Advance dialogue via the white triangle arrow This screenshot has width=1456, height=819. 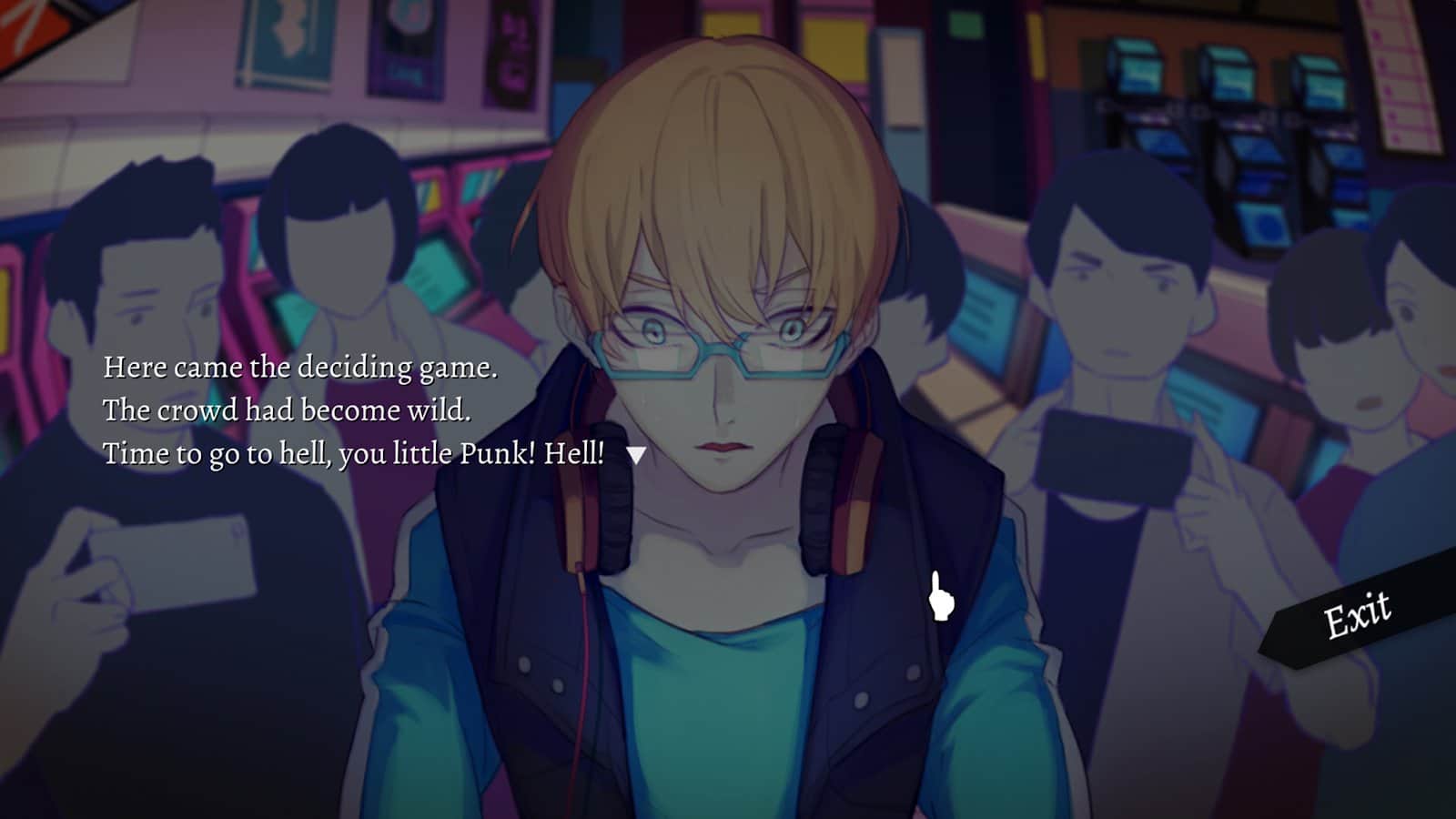[636, 454]
